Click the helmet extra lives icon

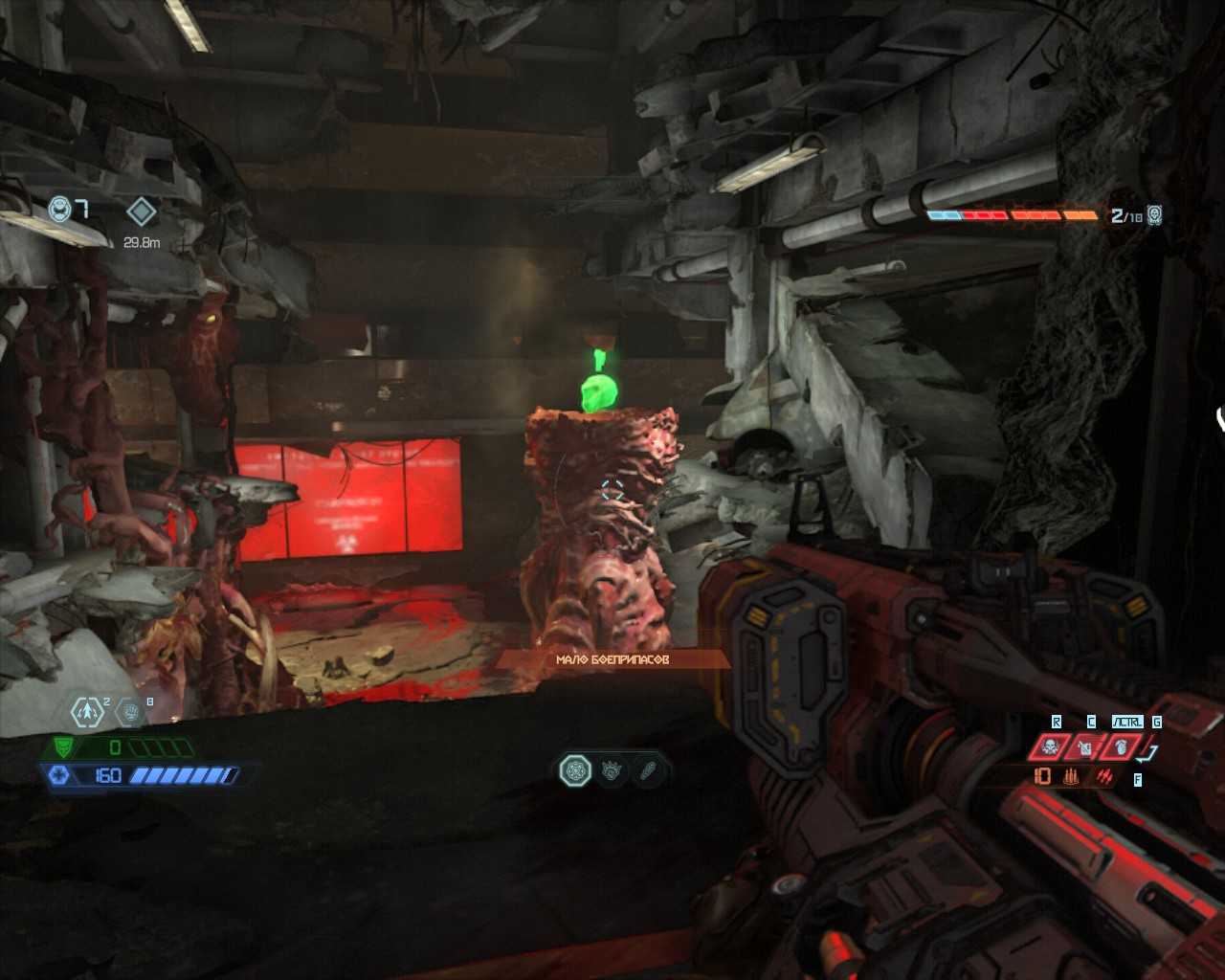[x=60, y=209]
